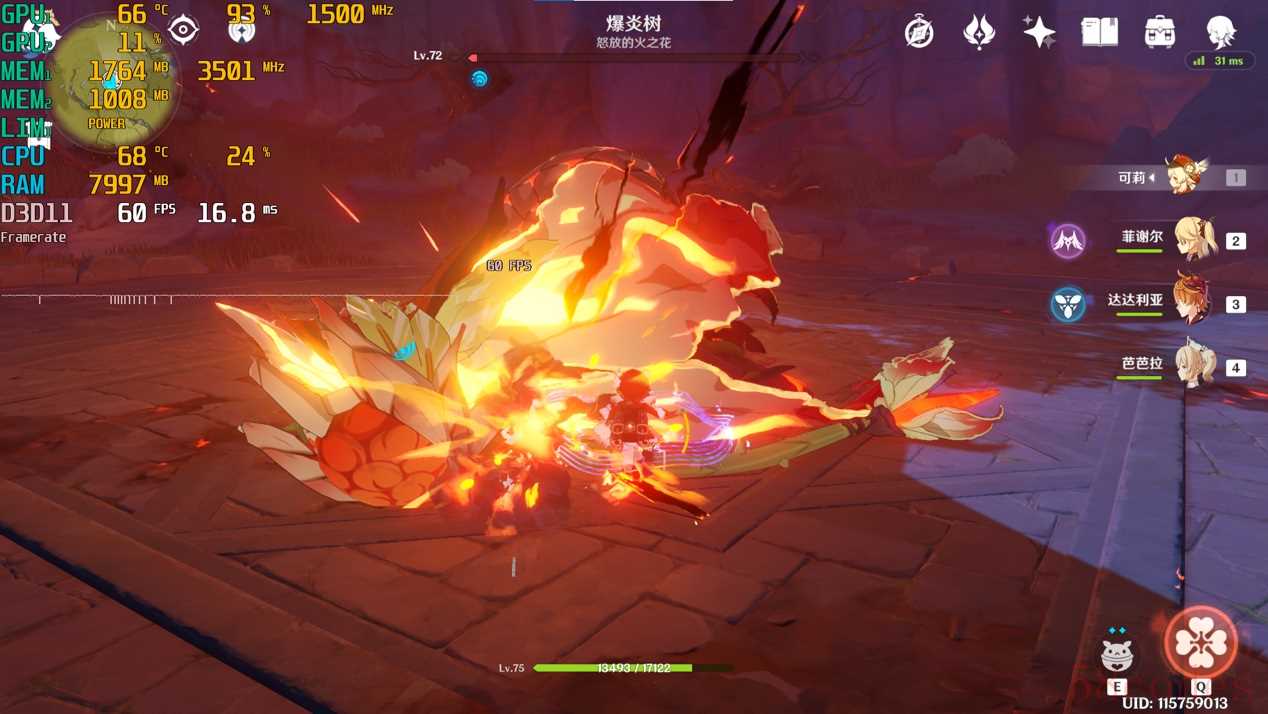1268x714 pixels.
Task: Open the Adventurer Handbook book icon
Action: point(1099,32)
